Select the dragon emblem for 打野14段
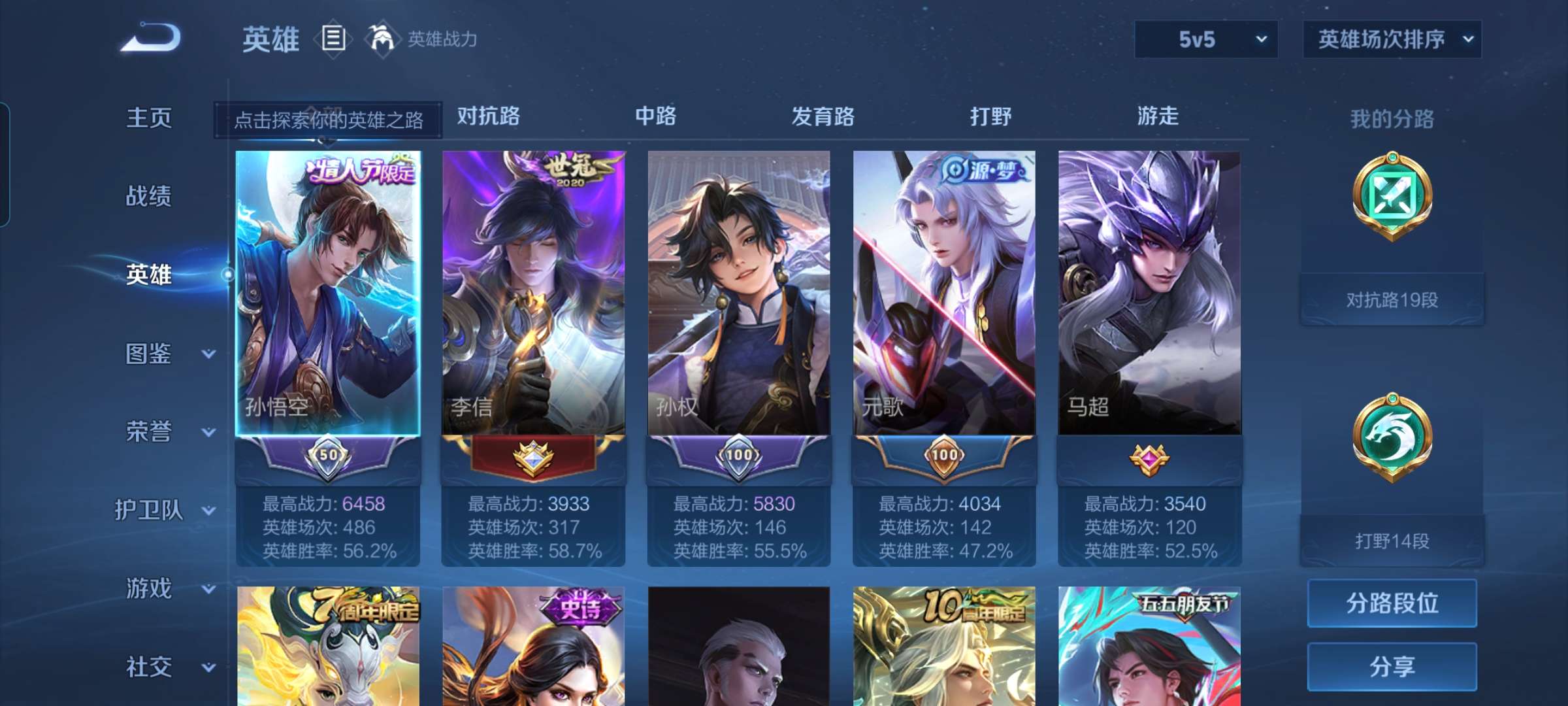Image resolution: width=1568 pixels, height=706 pixels. 1391,435
